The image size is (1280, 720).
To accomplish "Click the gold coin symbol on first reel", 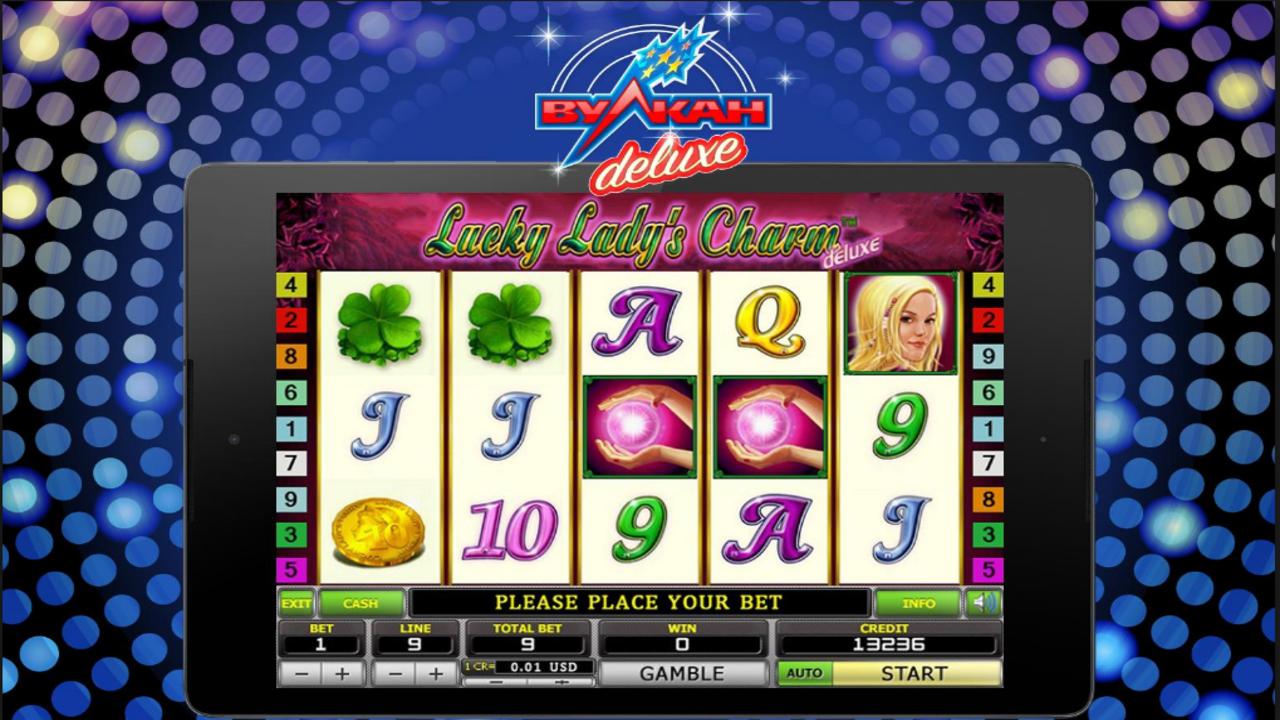I will tap(377, 530).
